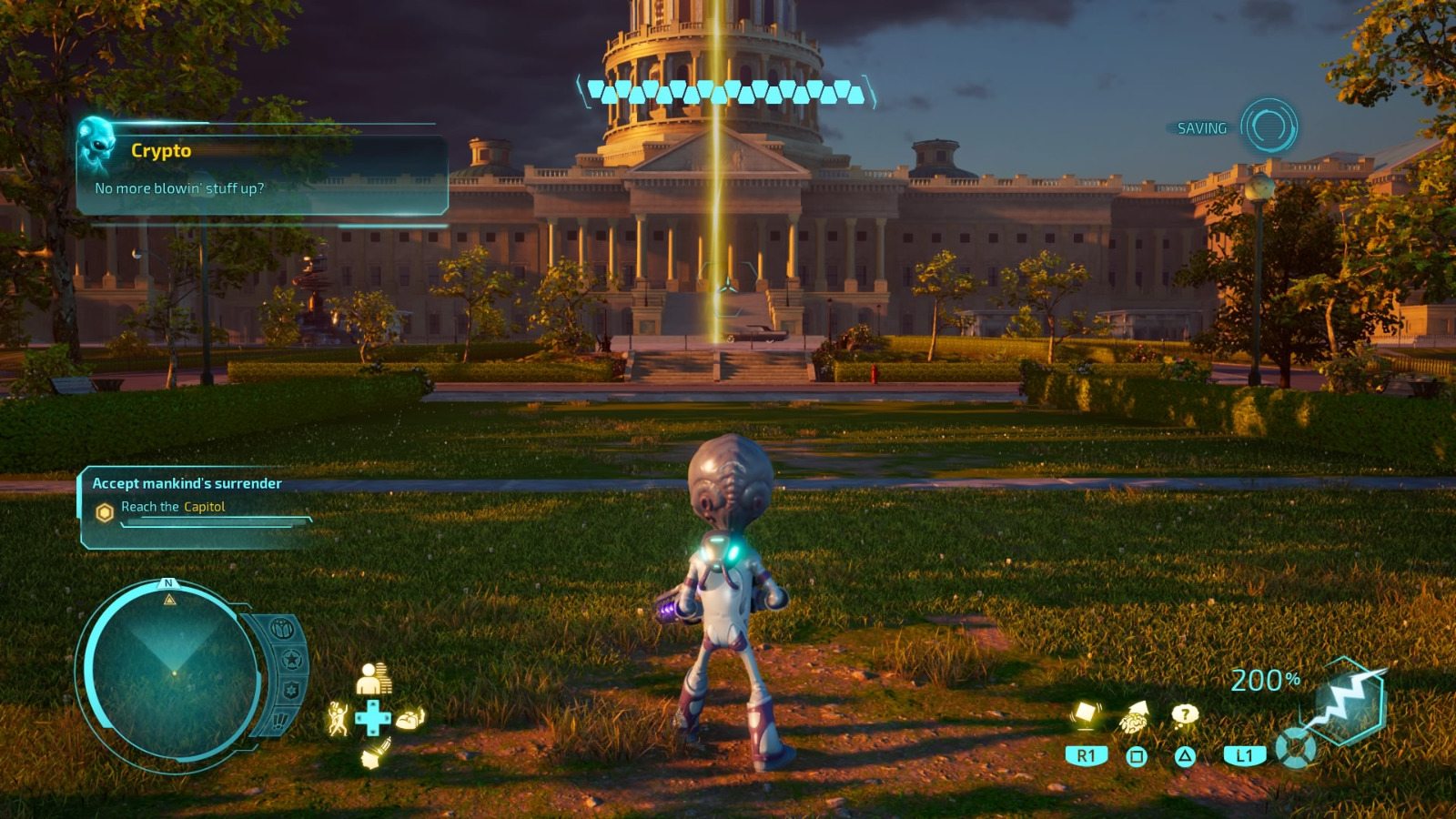
Task: Expand the steering-wheel icon atop the minimap ring
Action: [285, 629]
